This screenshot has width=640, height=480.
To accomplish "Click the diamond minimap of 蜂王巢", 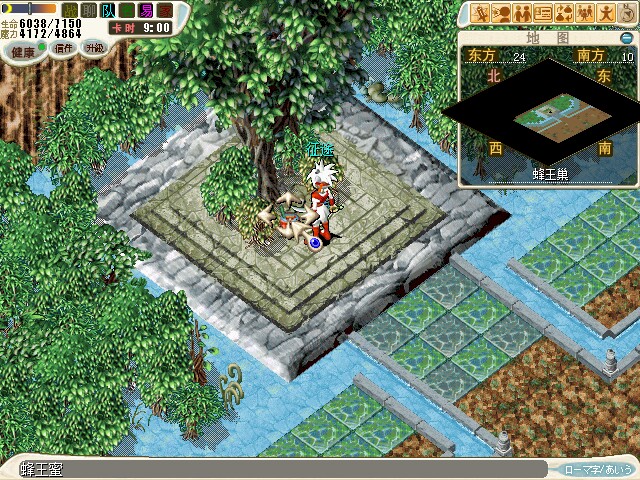I will (543, 118).
